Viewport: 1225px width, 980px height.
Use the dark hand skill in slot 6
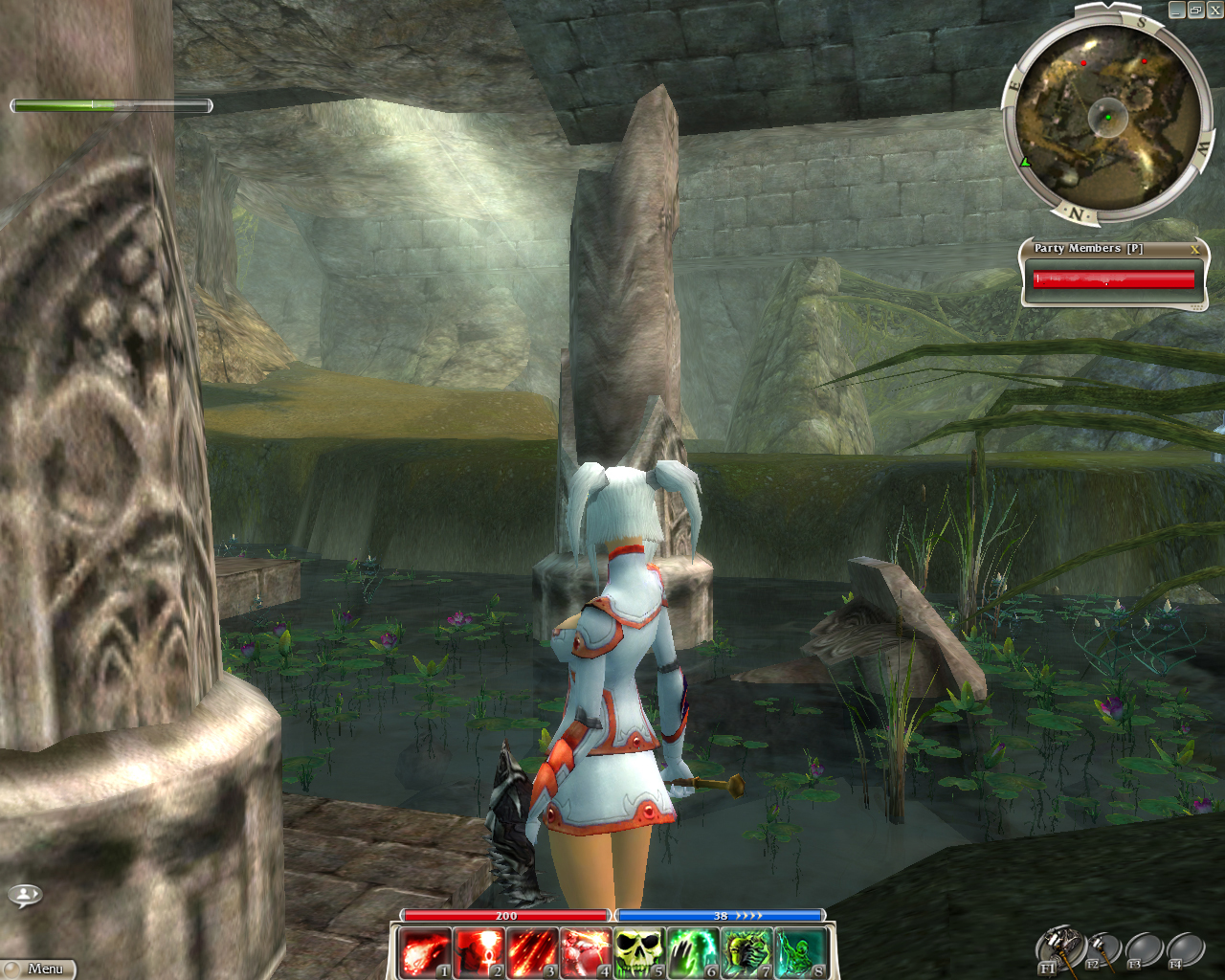pyautogui.click(x=693, y=953)
